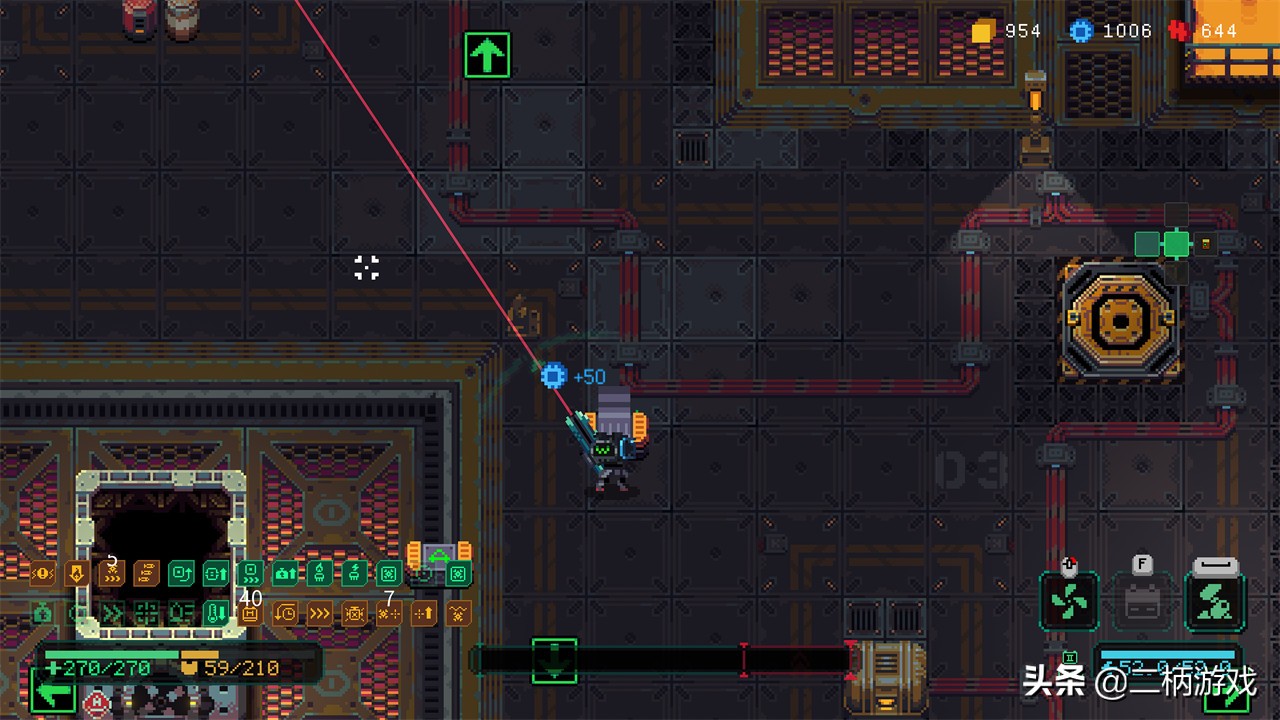Image resolution: width=1280 pixels, height=720 pixels.
Task: View the orange chip buff showing 40
Action: 250,613
